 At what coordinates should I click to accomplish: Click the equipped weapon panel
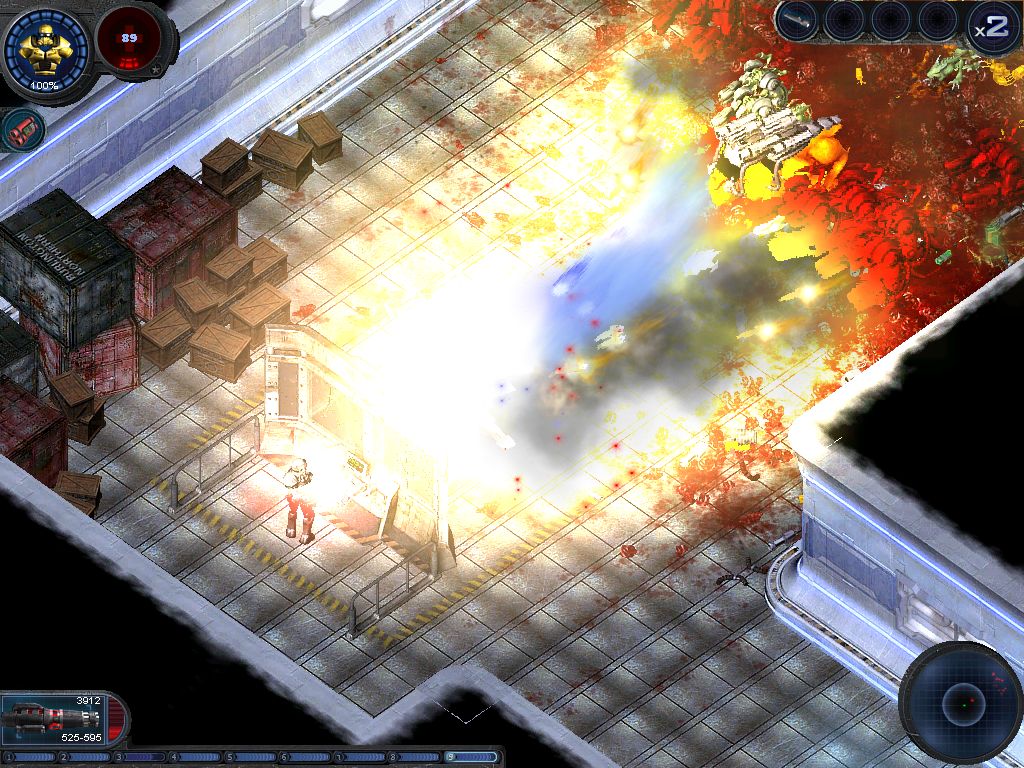tap(64, 718)
